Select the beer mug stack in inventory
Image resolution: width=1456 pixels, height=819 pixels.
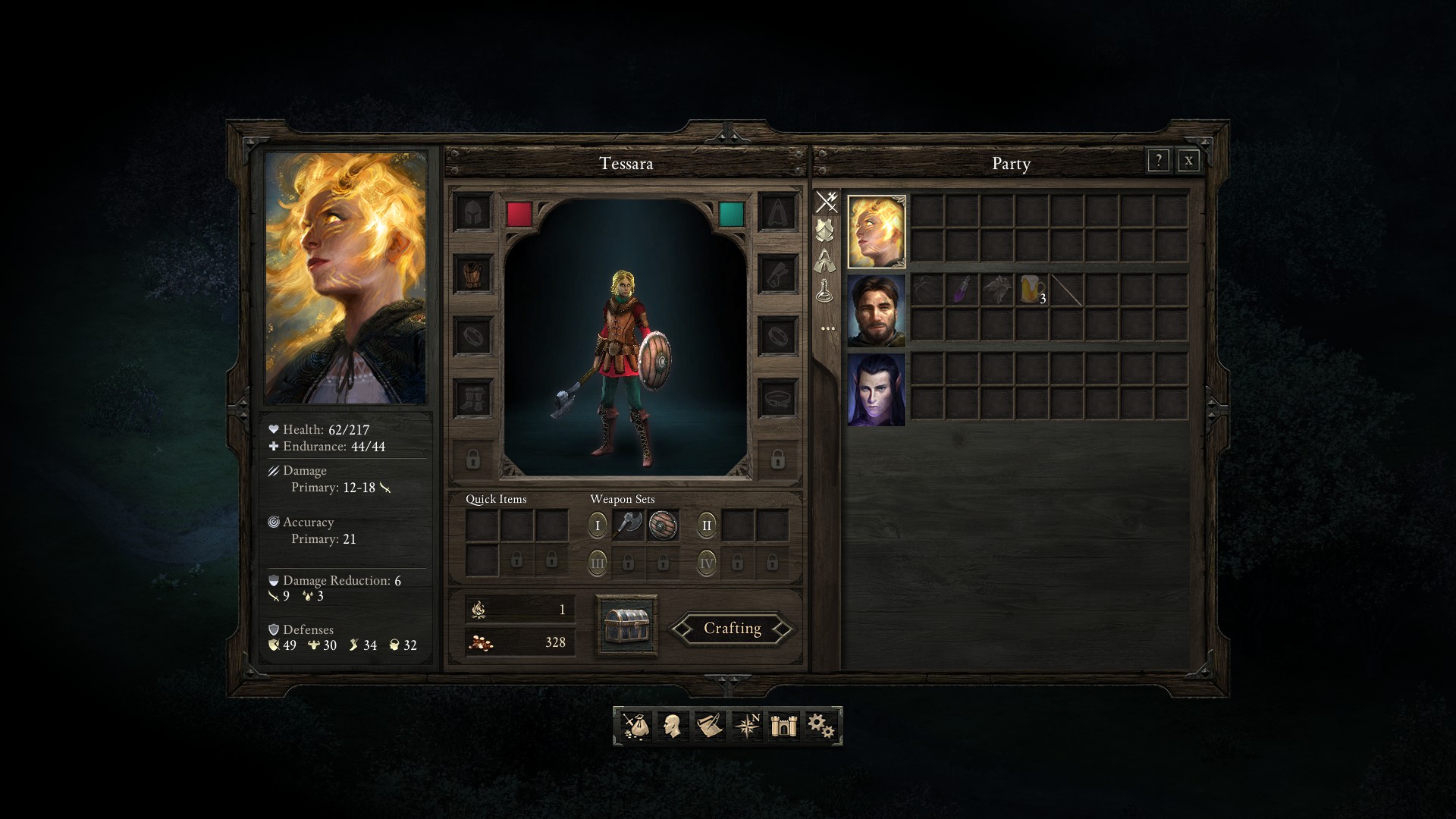(1031, 290)
